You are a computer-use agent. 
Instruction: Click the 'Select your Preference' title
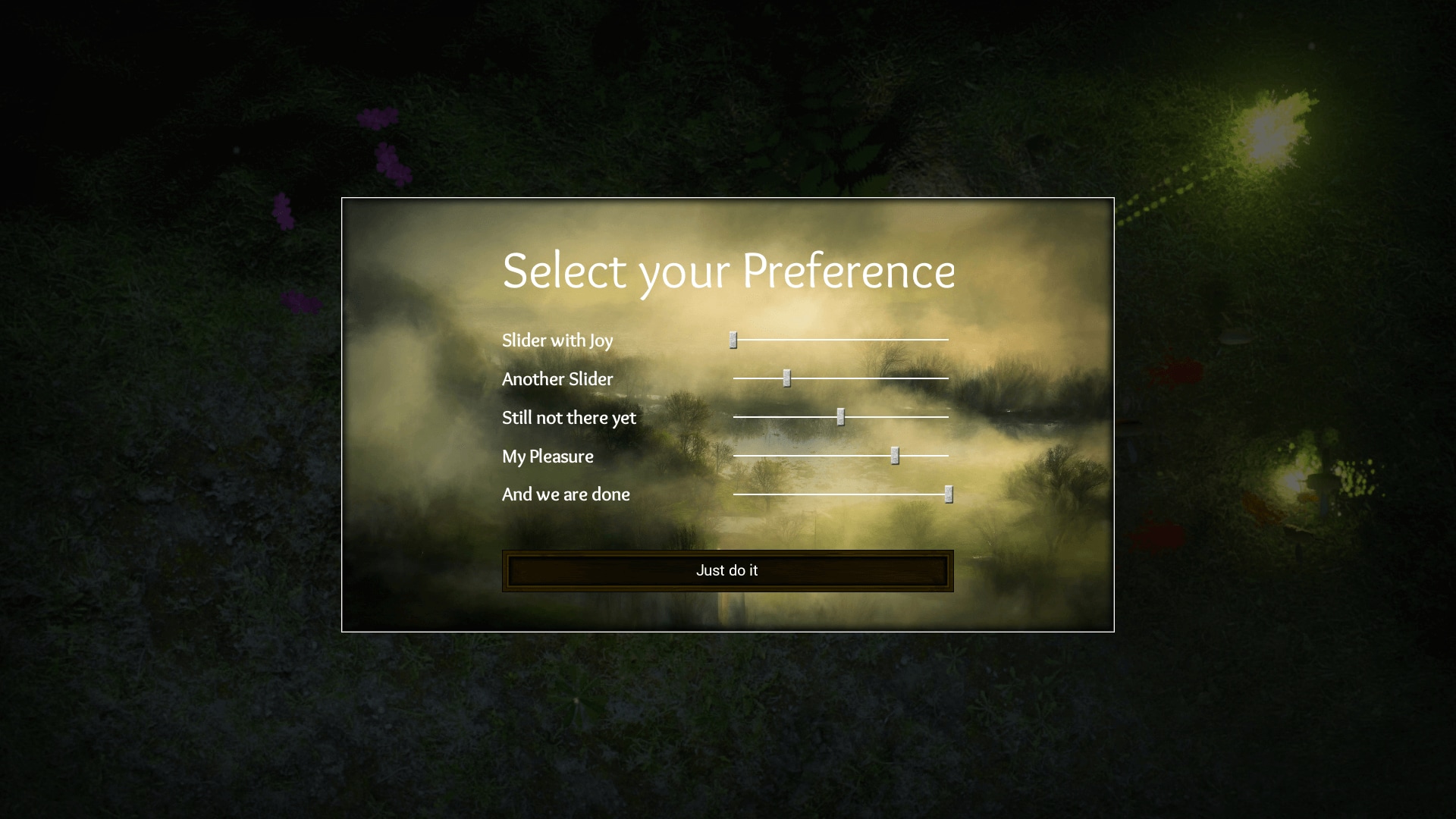point(728,271)
